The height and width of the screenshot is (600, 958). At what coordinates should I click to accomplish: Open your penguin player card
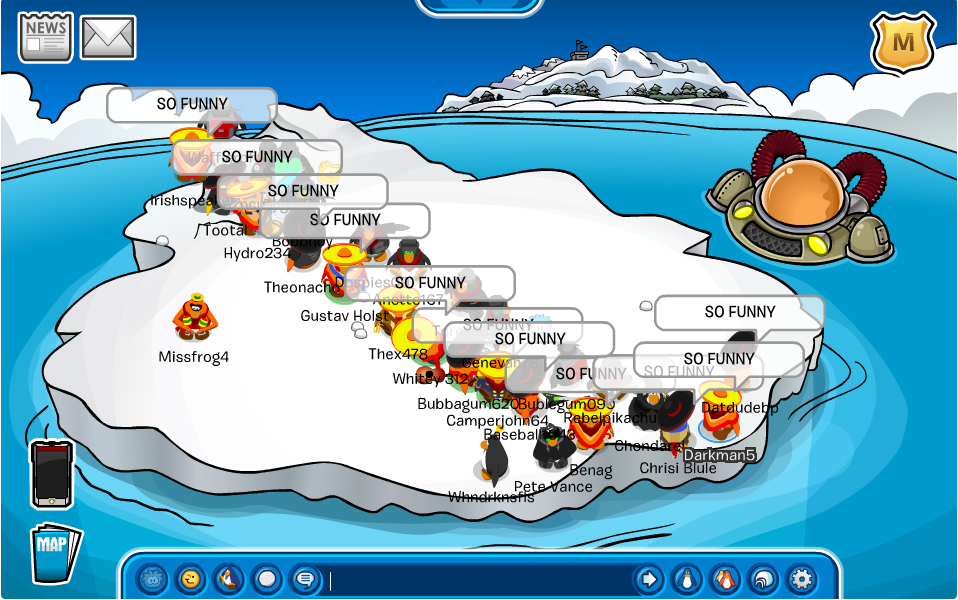[686, 578]
